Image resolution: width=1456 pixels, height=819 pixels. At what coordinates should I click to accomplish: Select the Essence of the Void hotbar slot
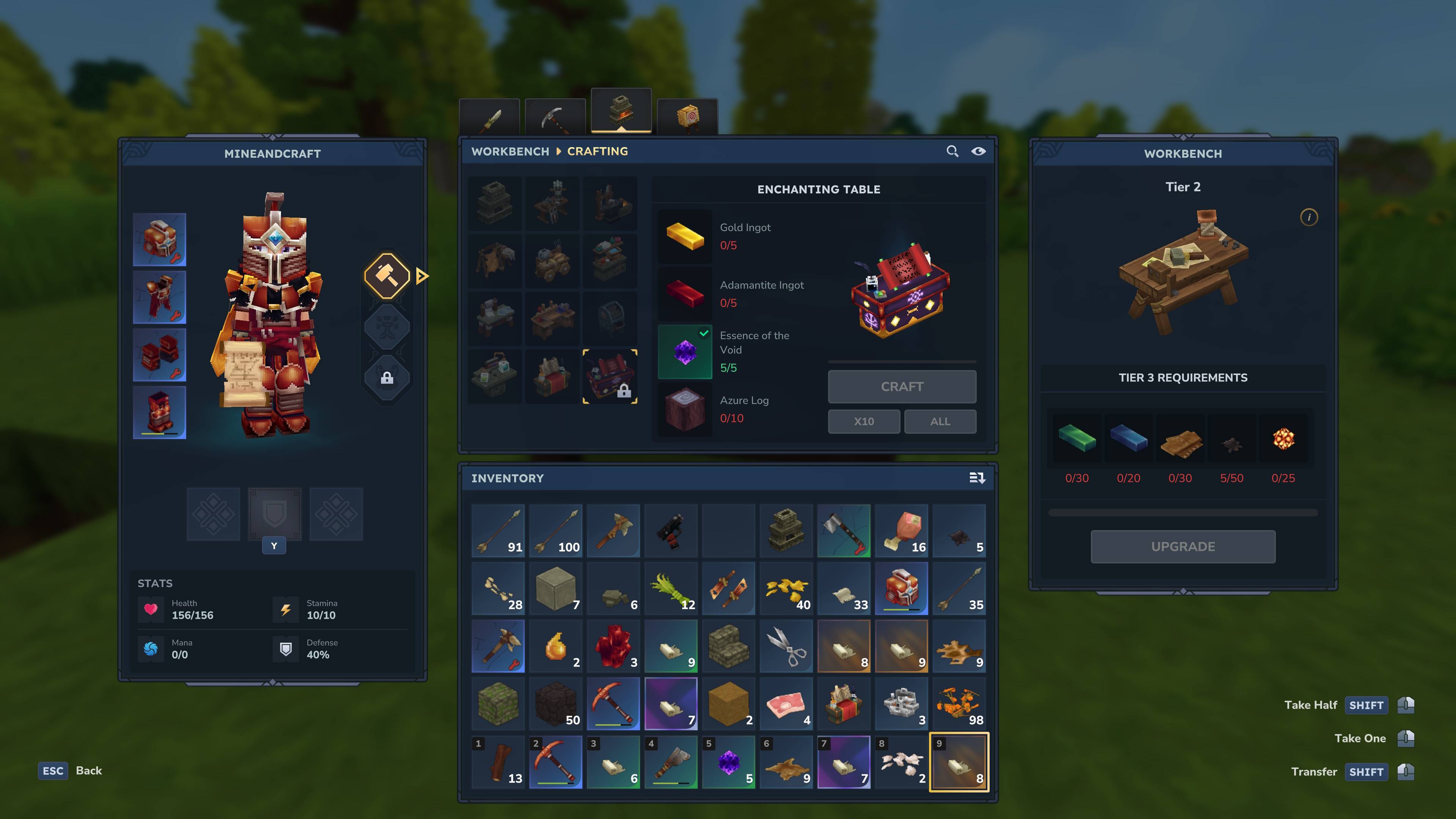pyautogui.click(x=728, y=762)
